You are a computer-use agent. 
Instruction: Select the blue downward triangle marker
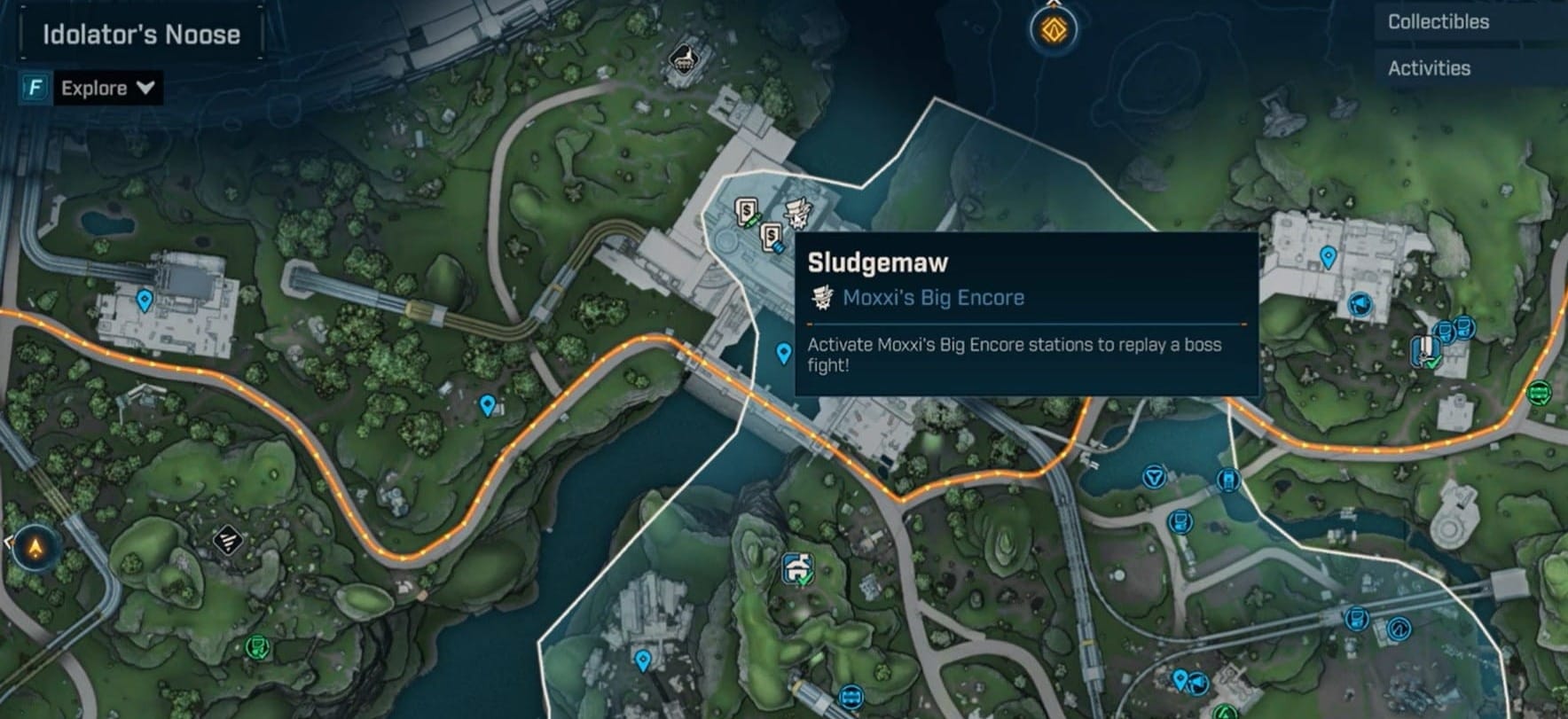1153,478
